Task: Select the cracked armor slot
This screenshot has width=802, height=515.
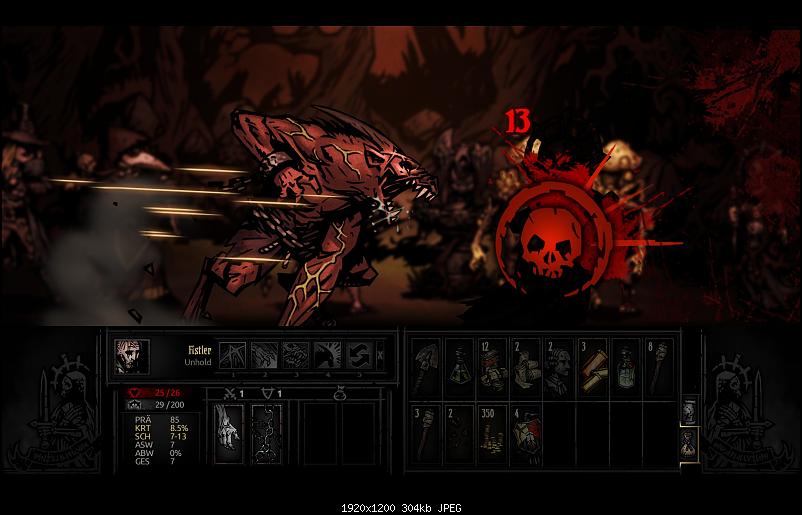Action: [266, 434]
